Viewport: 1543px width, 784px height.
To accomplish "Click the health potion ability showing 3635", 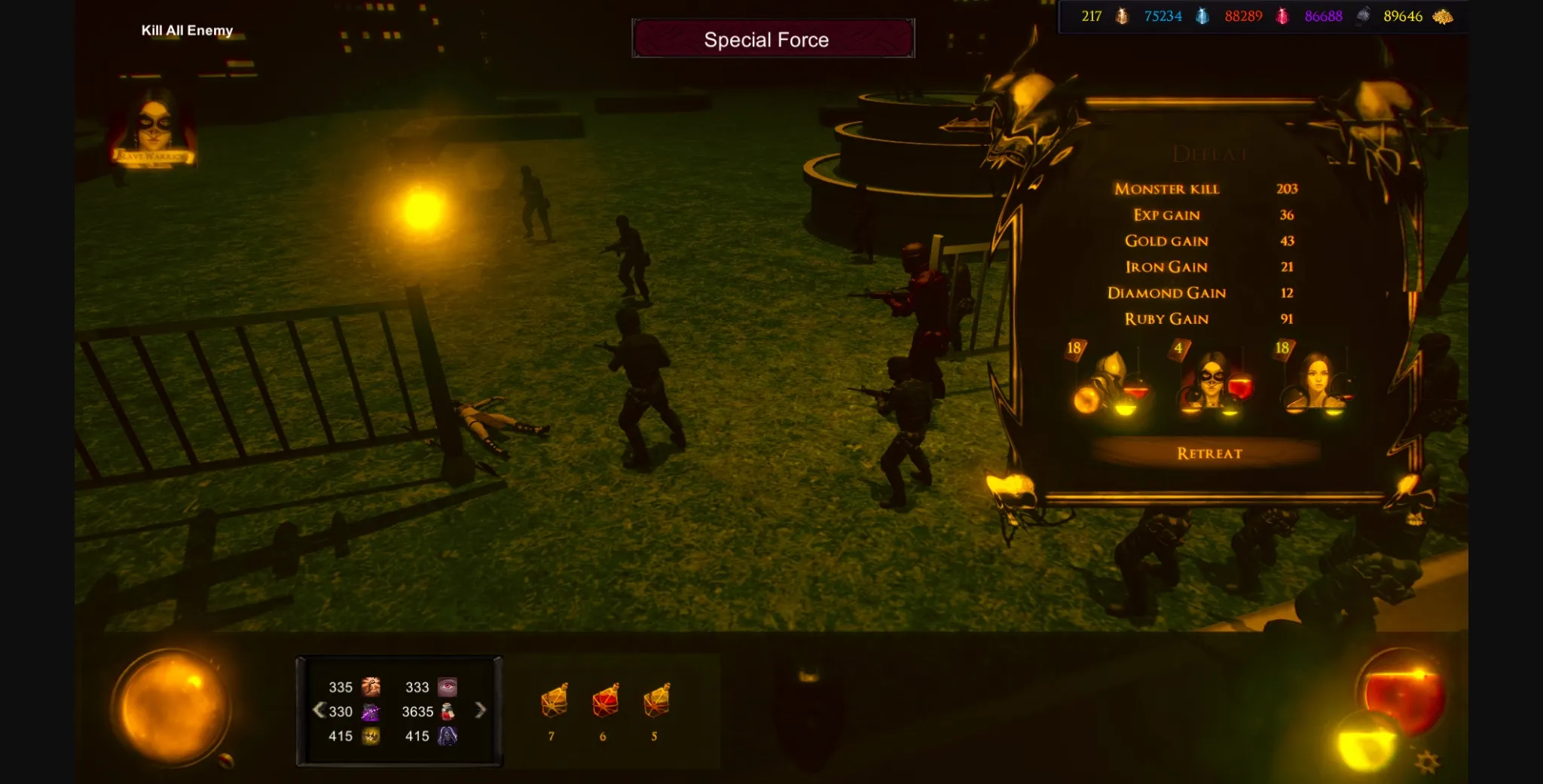I will (x=447, y=711).
